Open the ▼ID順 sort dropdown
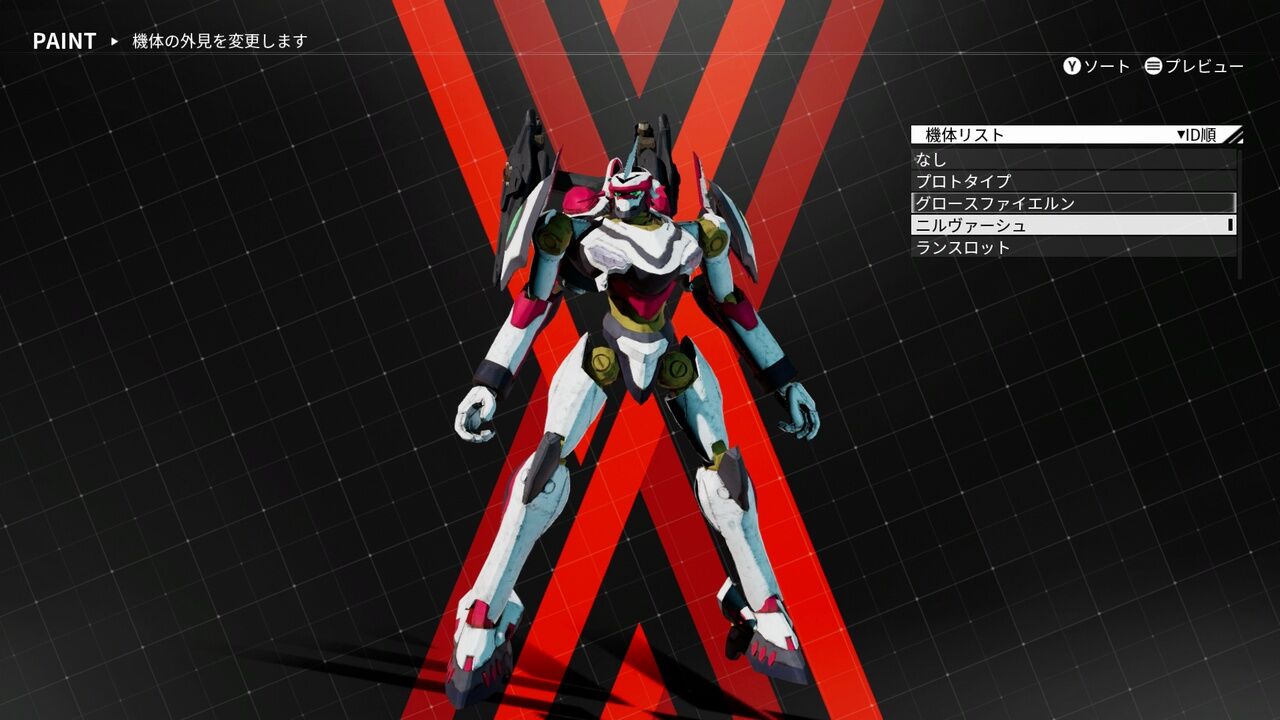This screenshot has width=1280, height=720. pyautogui.click(x=1195, y=133)
